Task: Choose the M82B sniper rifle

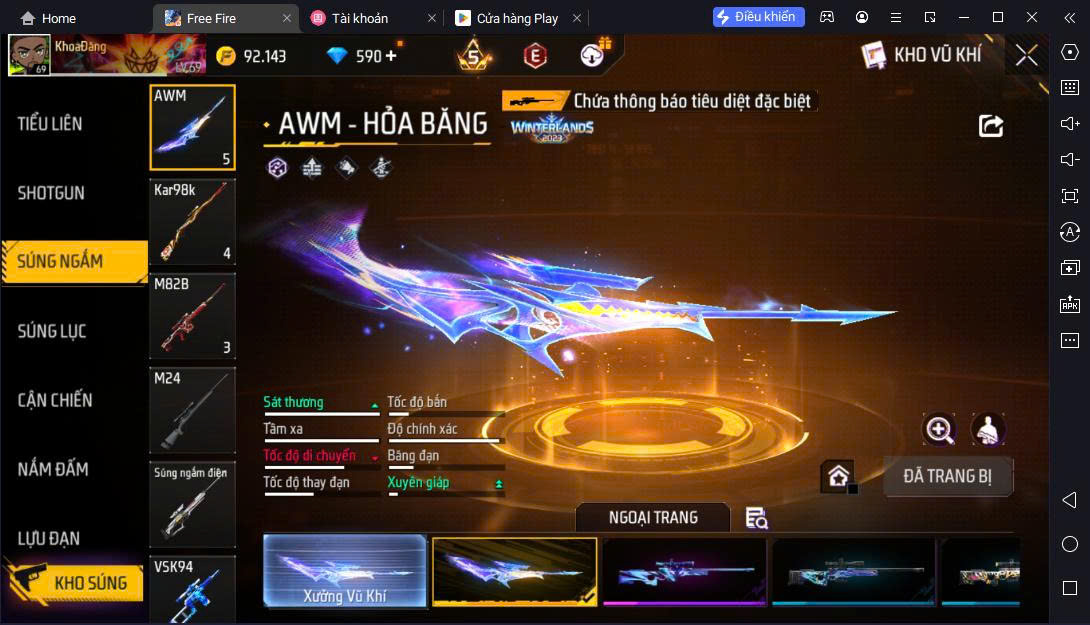Action: tap(192, 315)
